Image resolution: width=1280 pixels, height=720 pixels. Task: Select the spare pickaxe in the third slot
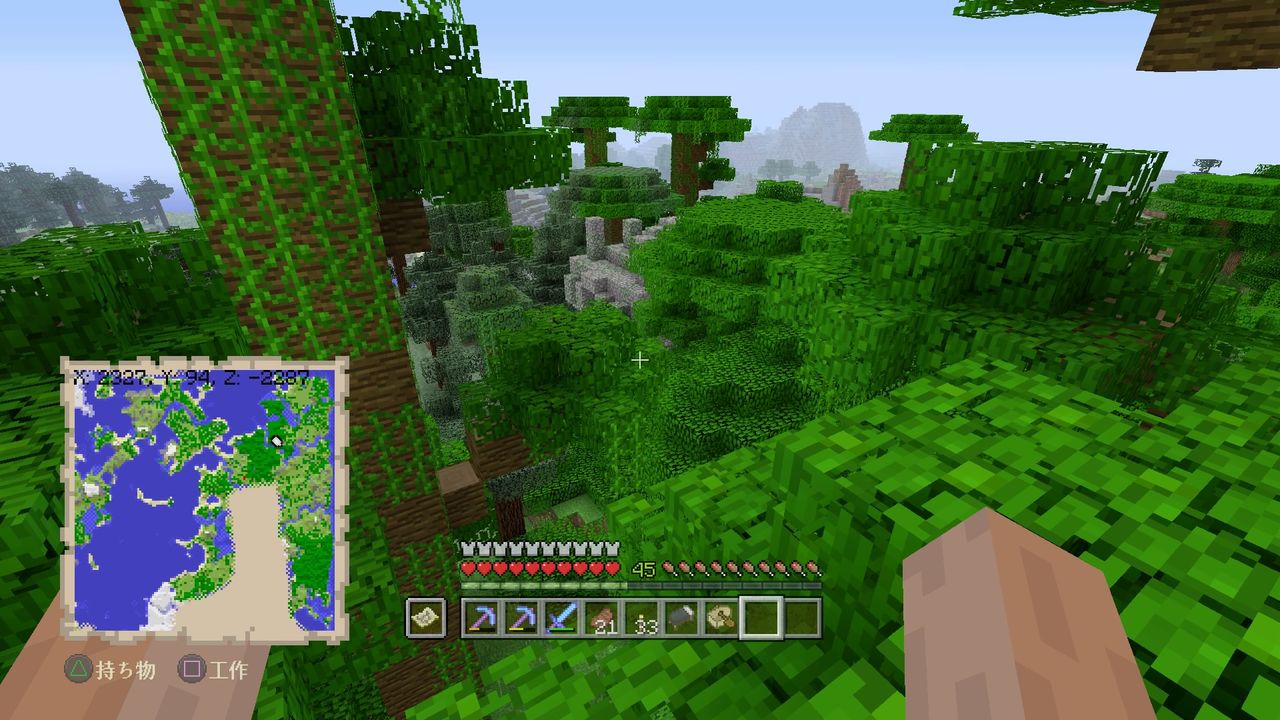522,618
